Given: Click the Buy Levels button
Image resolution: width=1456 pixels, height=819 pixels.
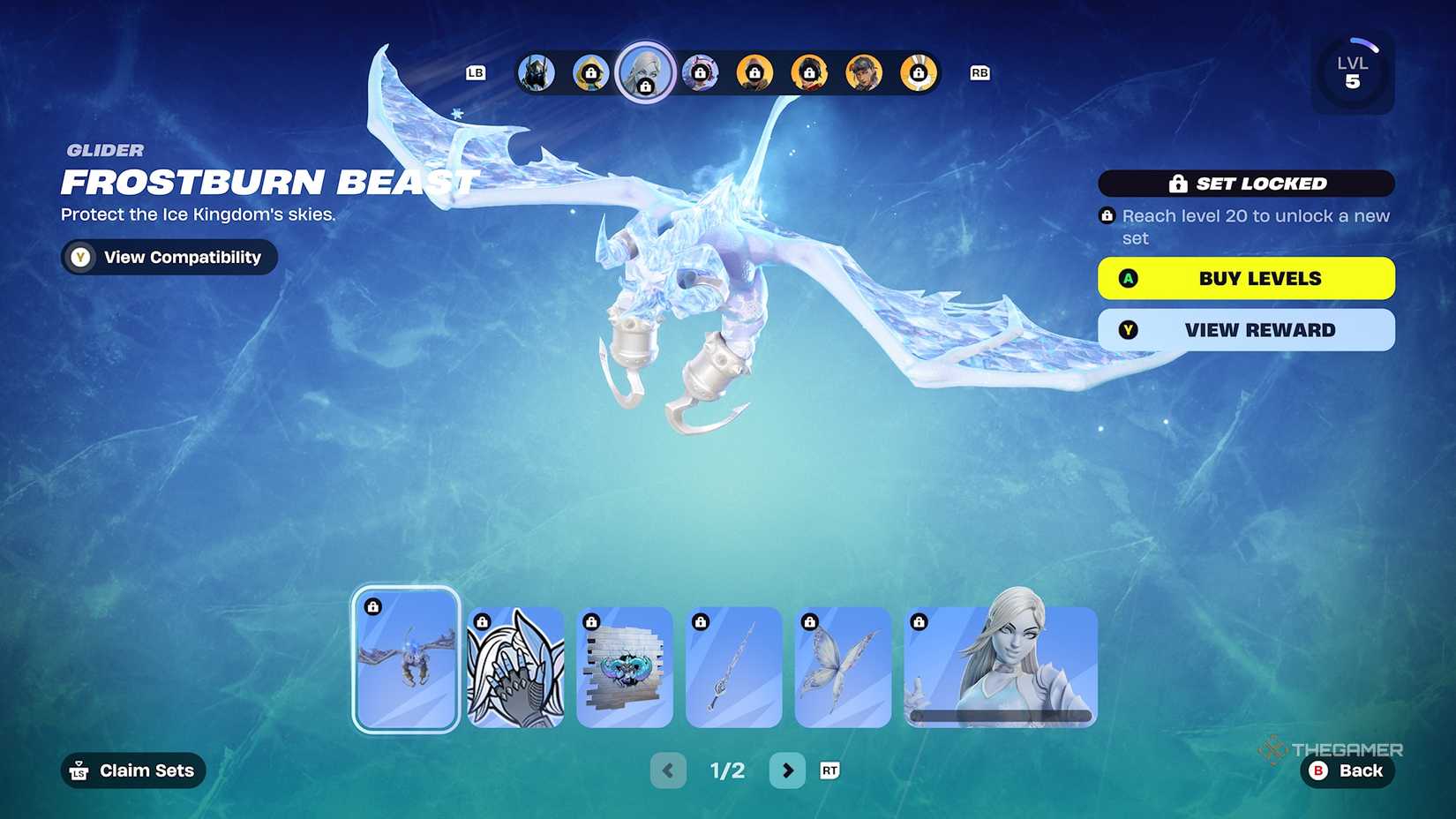Looking at the screenshot, I should pos(1246,278).
